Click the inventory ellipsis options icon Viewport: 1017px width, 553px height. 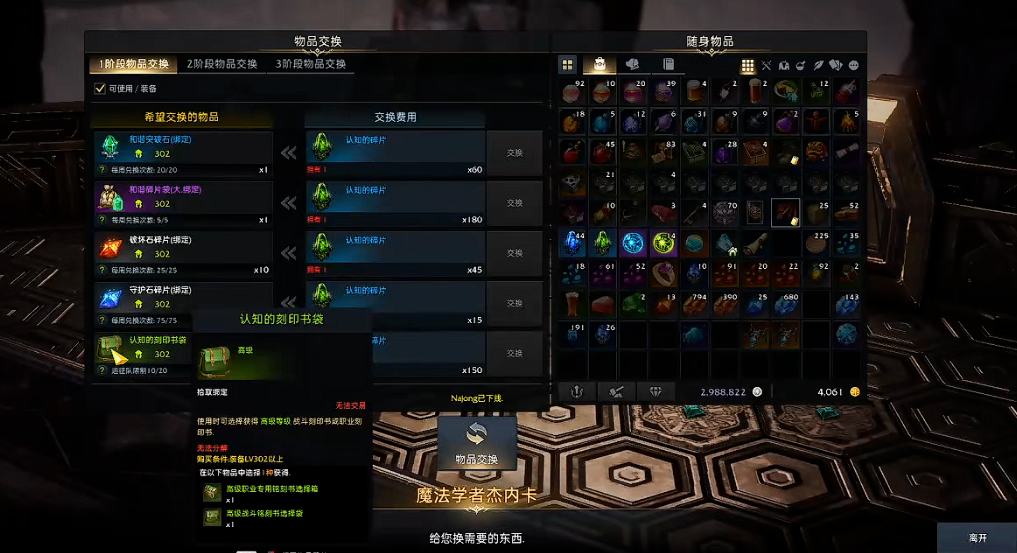(x=853, y=65)
